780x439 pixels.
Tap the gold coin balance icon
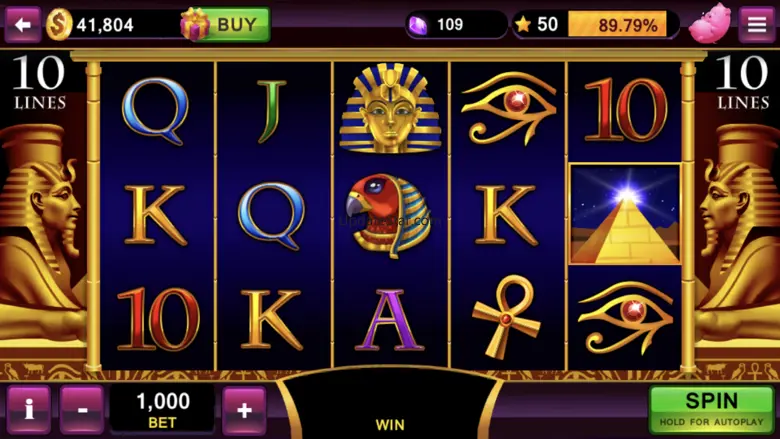click(59, 24)
